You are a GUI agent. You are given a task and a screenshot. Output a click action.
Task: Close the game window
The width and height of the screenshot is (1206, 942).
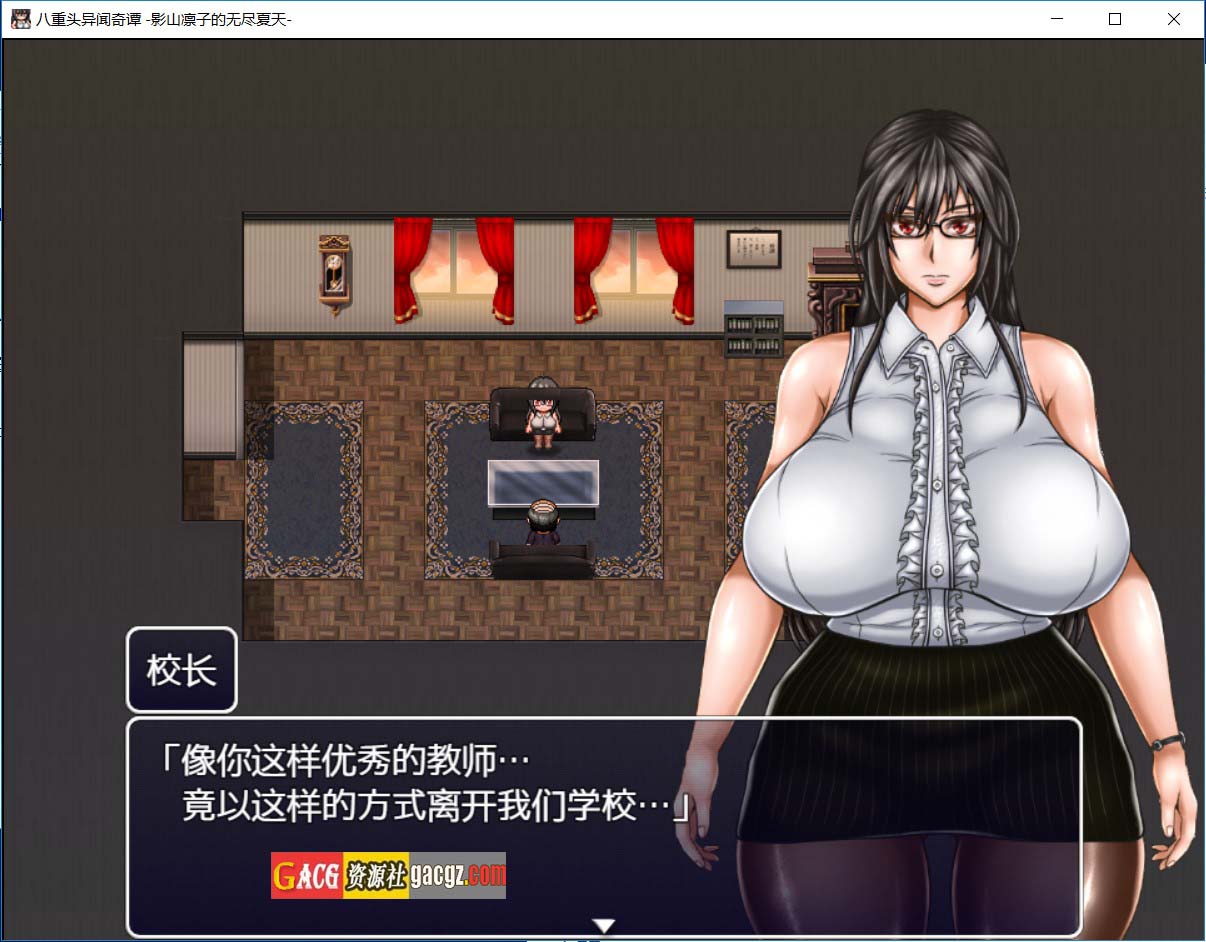(1174, 19)
